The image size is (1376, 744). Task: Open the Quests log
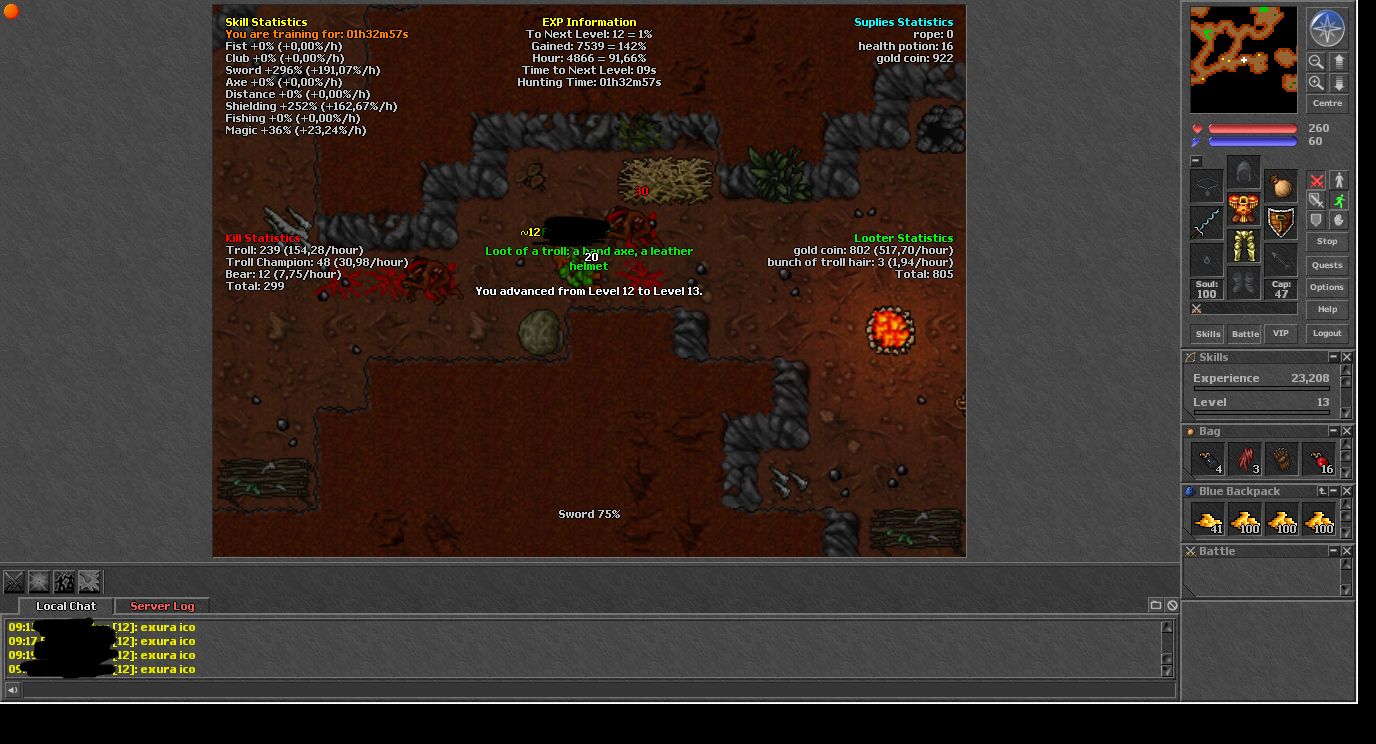pos(1327,265)
